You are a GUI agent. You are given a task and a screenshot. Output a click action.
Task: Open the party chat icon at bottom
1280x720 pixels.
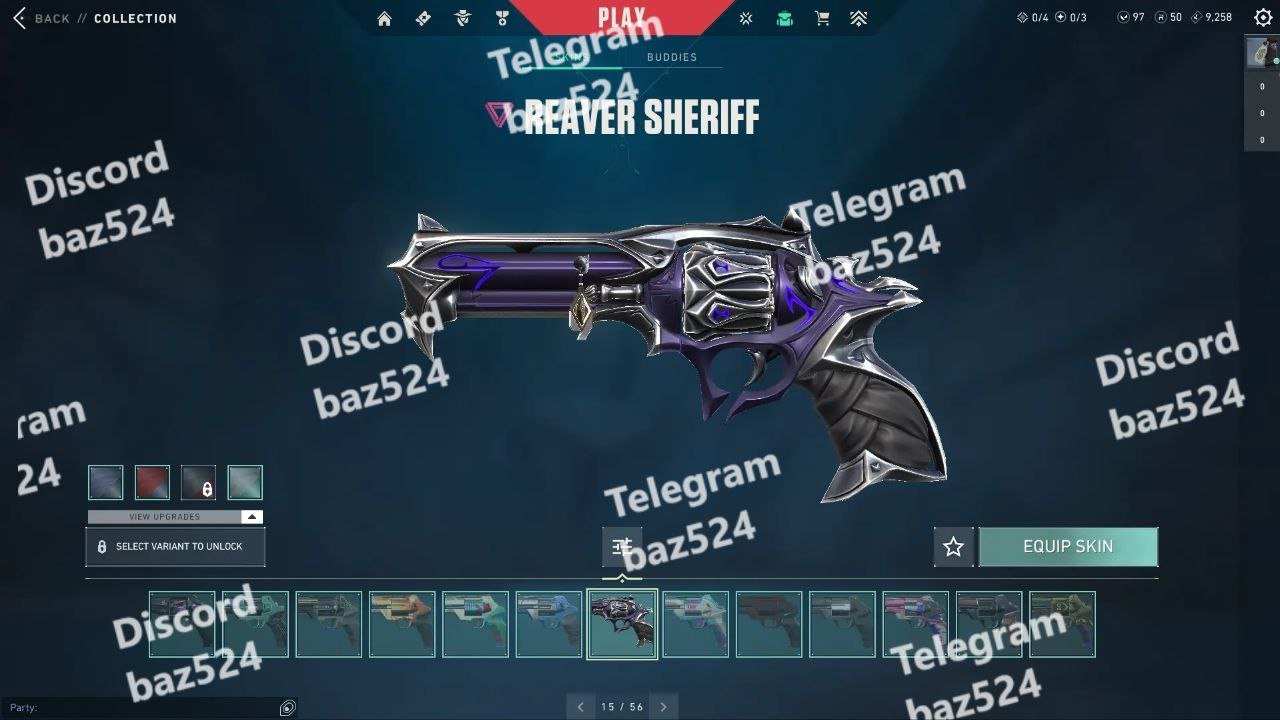288,708
